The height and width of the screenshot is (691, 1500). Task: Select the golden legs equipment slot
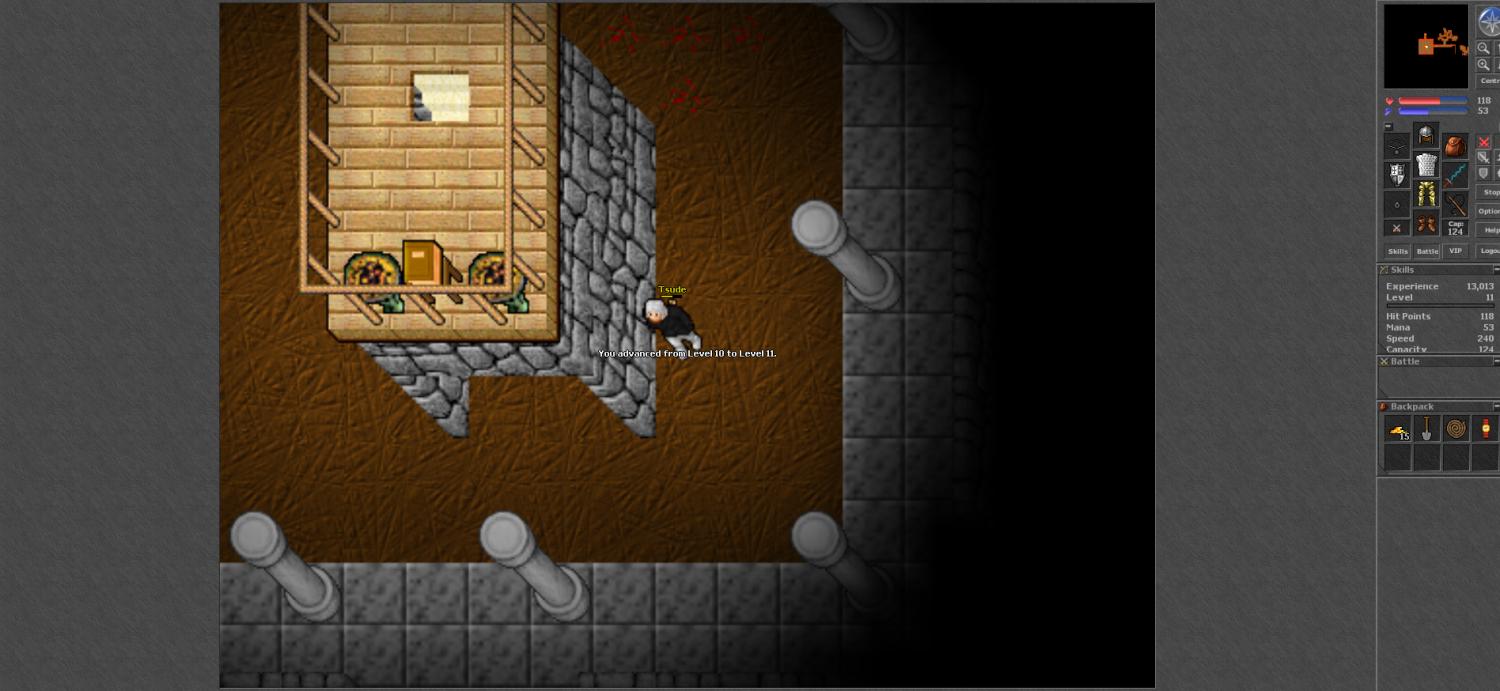click(x=1426, y=194)
